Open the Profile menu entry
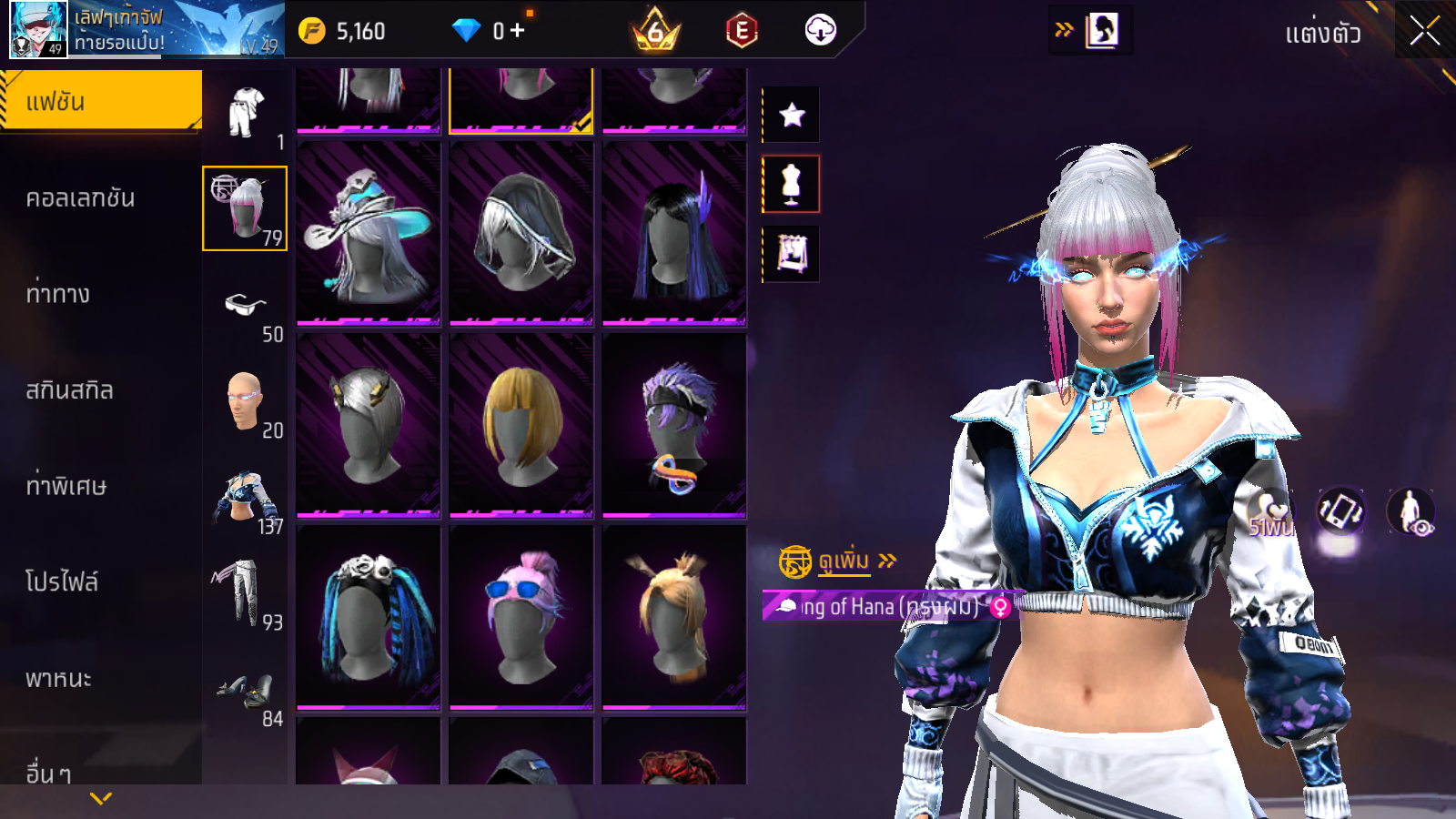 coord(62,582)
